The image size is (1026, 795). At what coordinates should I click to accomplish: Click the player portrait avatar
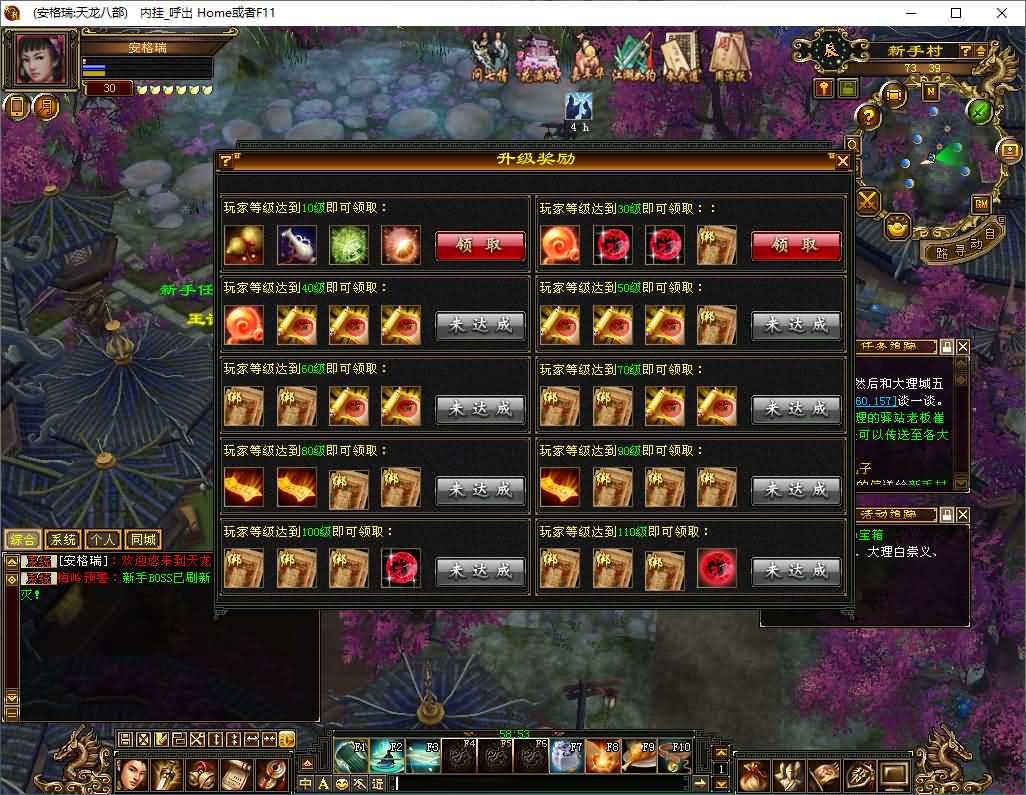point(44,60)
